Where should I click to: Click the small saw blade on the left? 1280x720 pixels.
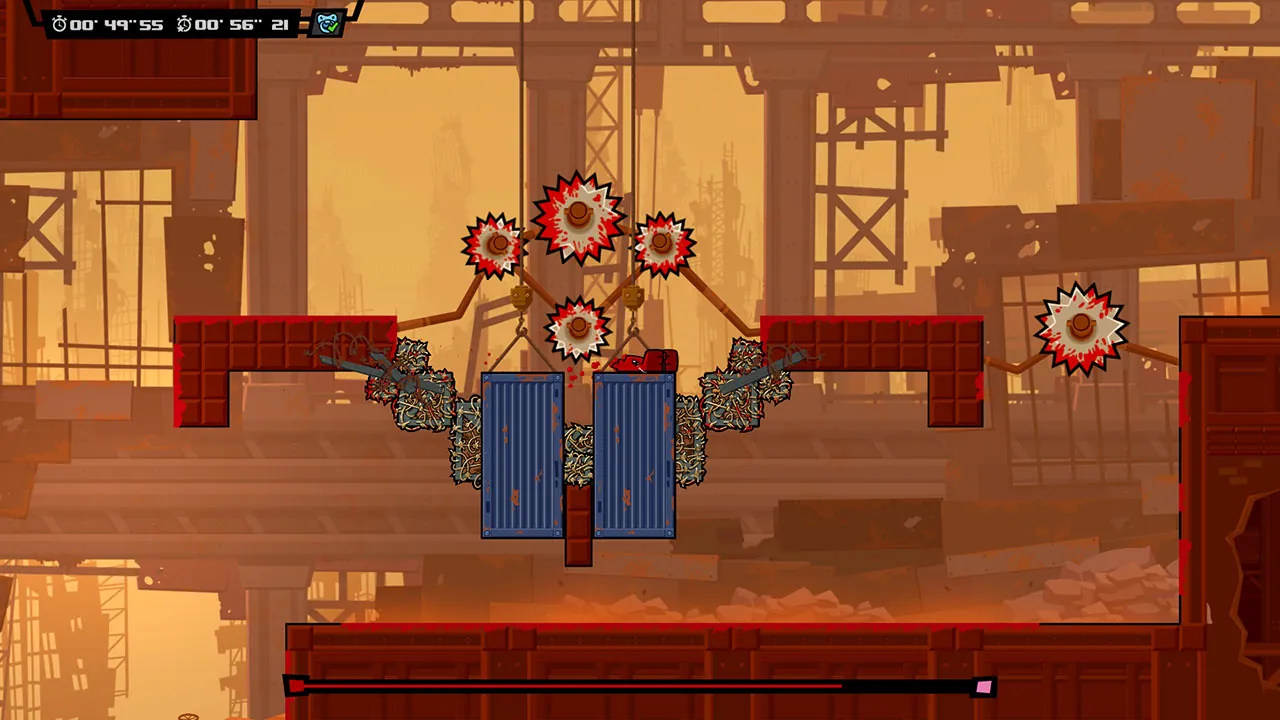coord(494,245)
